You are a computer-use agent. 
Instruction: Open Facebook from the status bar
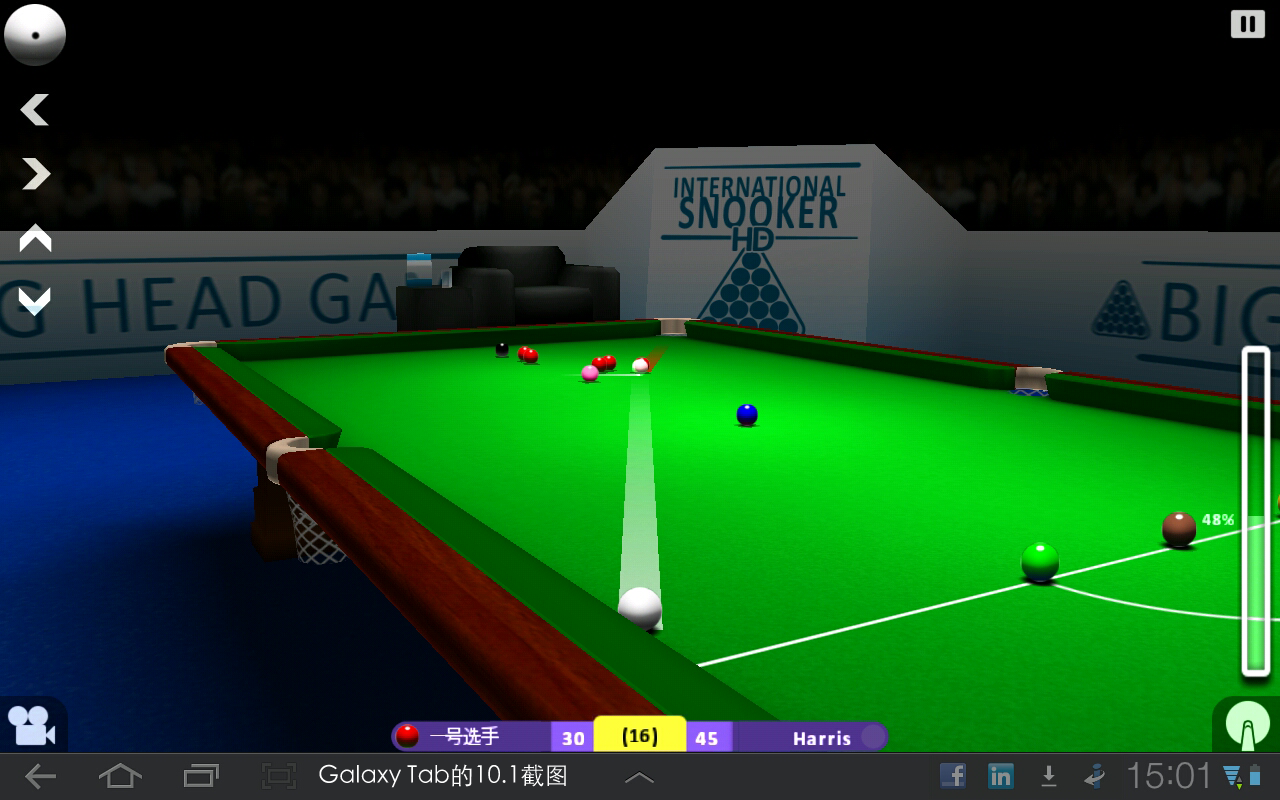(953, 774)
